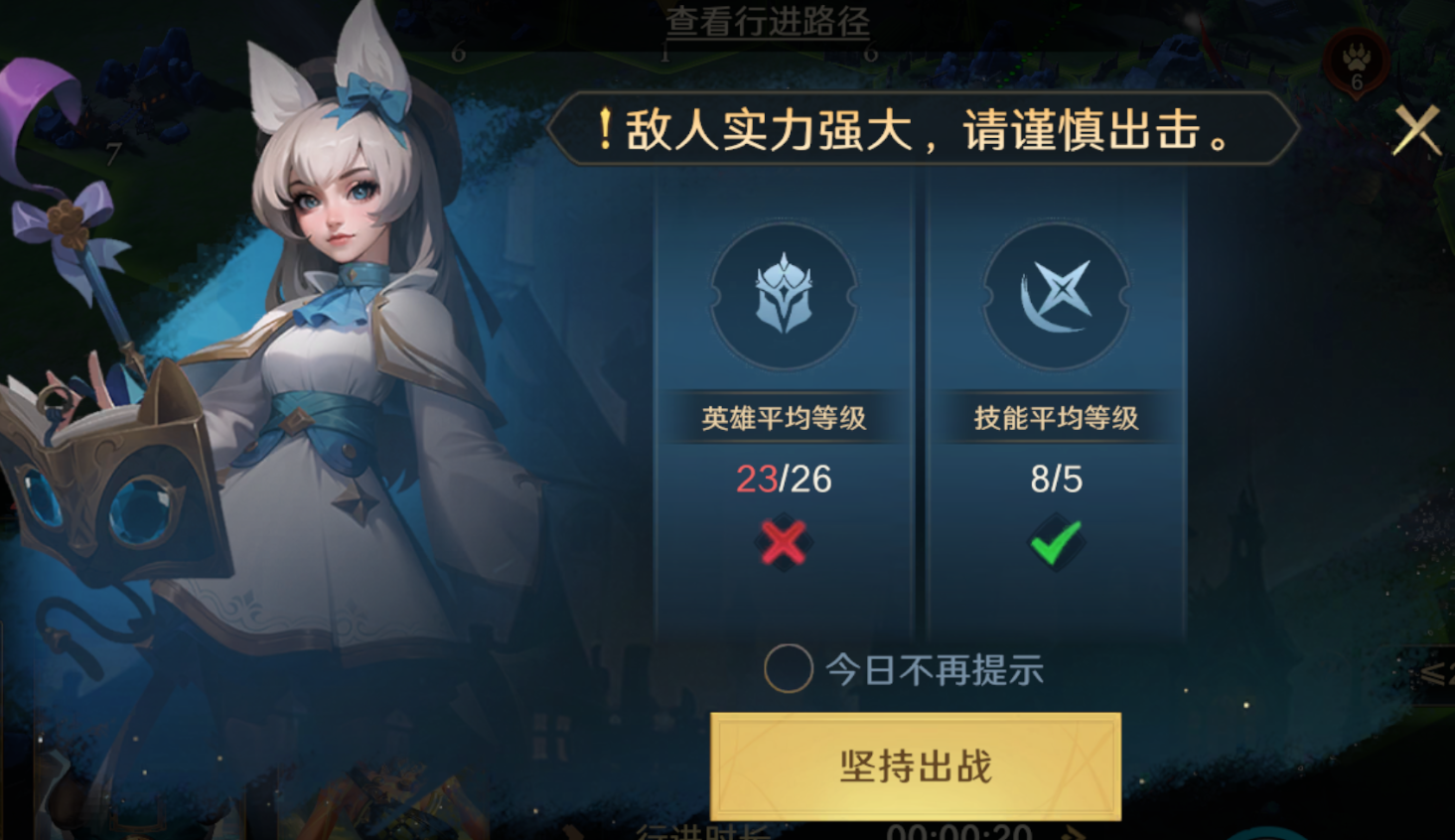
Task: Click the red X mark under 23/26
Action: pos(785,543)
